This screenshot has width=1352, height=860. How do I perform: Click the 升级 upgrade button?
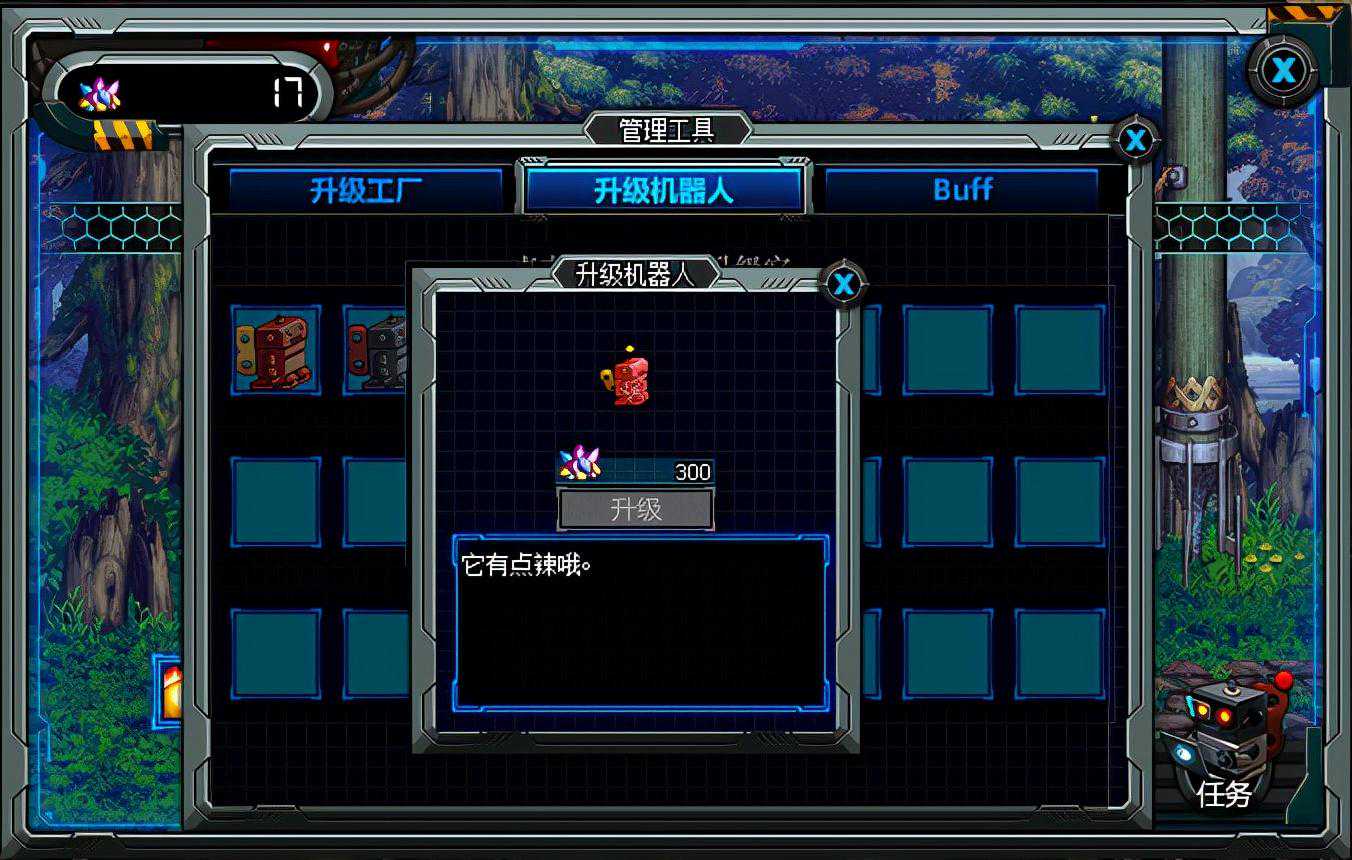pyautogui.click(x=635, y=509)
